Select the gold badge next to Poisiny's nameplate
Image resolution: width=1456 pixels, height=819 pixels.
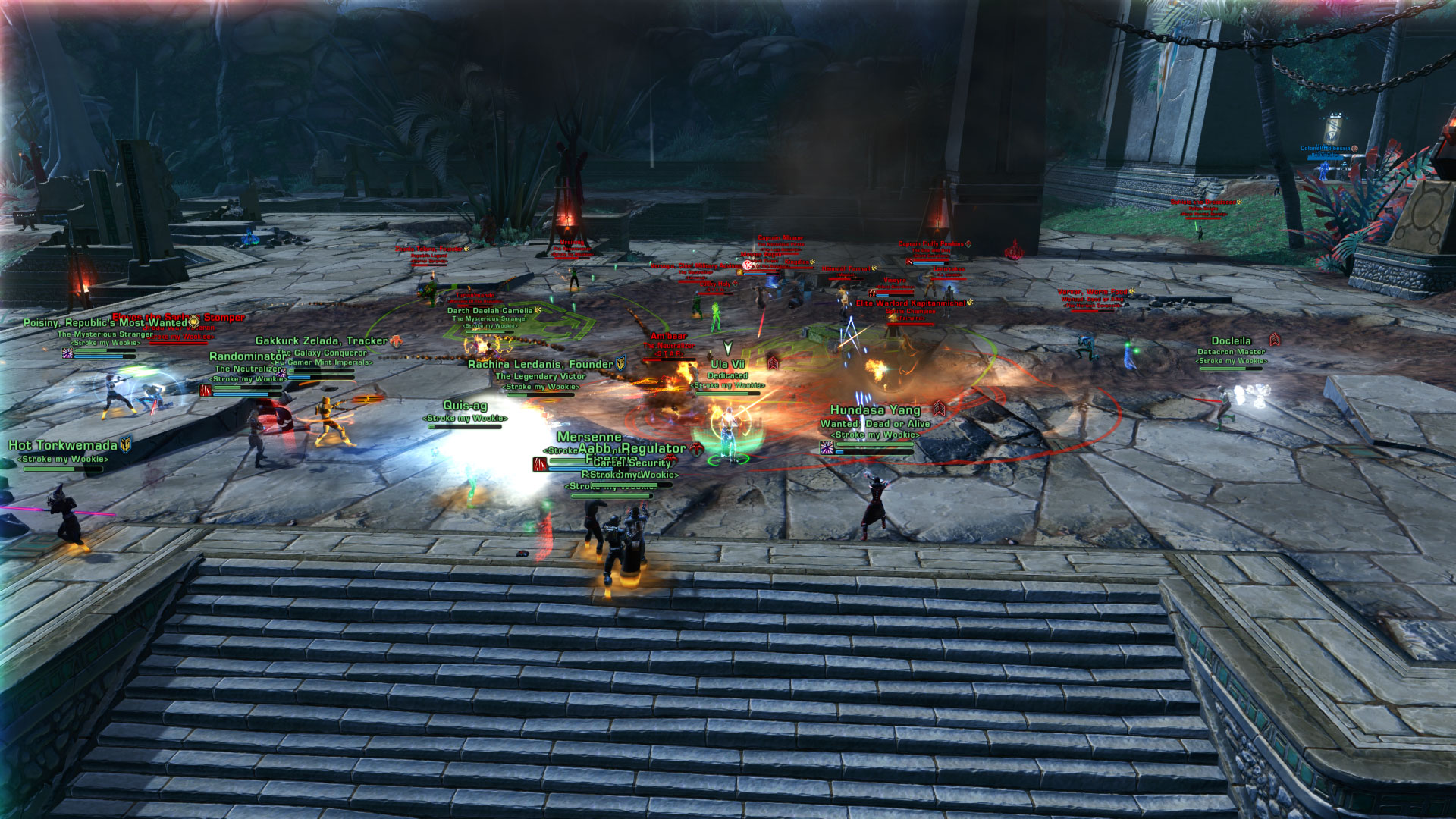(190, 322)
